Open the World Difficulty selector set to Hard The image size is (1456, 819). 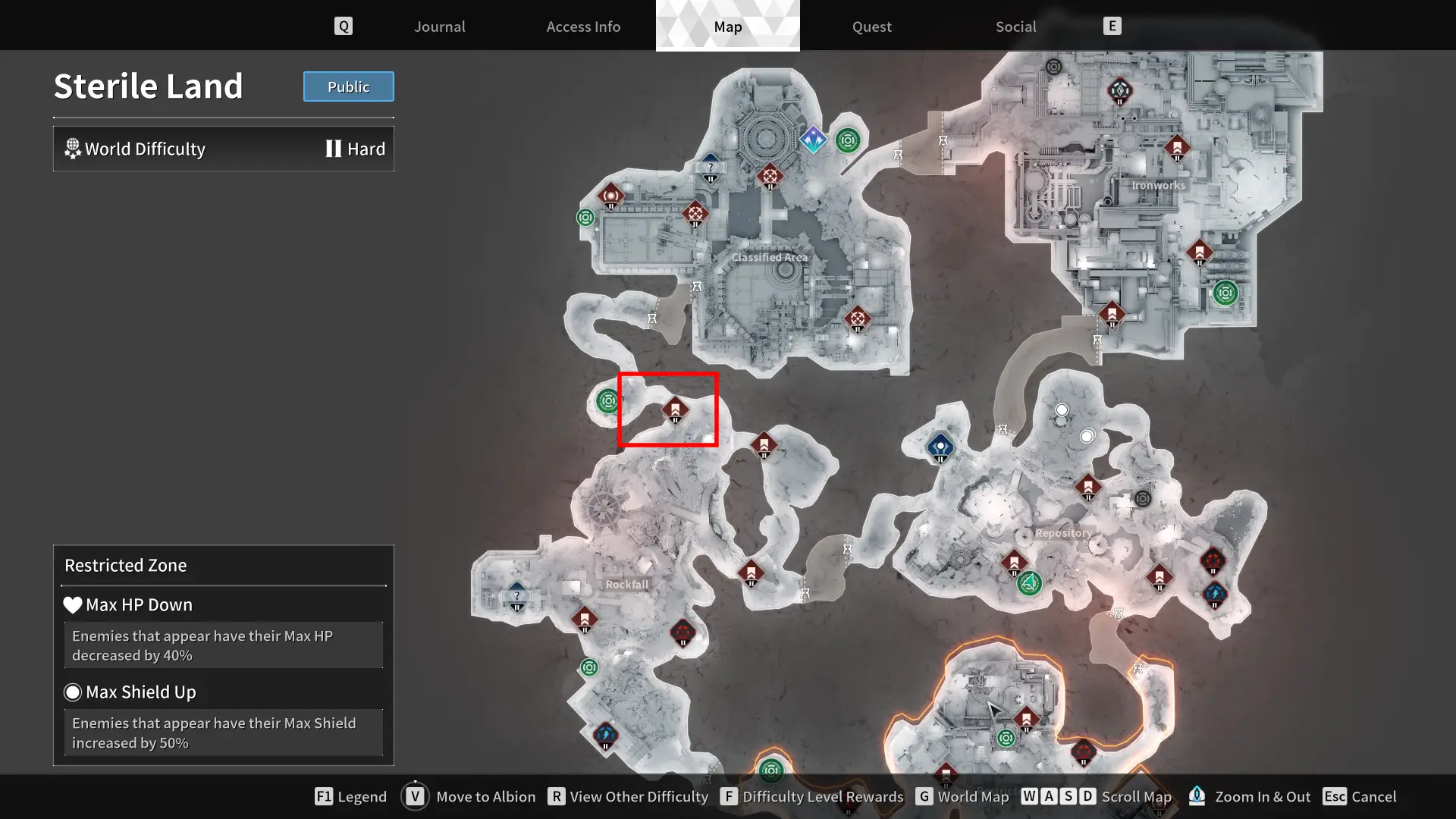[223, 149]
